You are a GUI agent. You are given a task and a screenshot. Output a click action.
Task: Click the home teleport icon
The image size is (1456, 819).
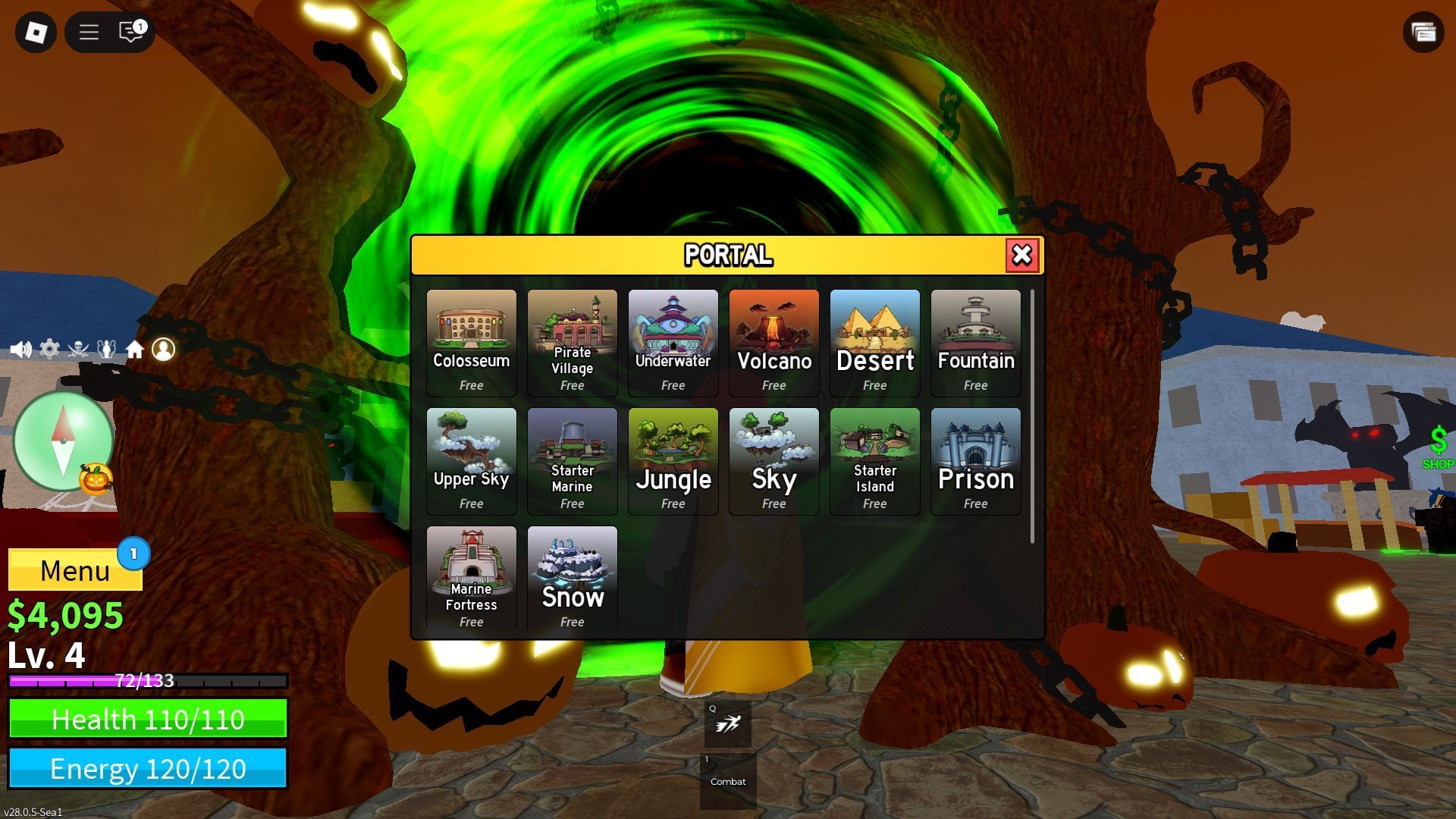coord(134,350)
